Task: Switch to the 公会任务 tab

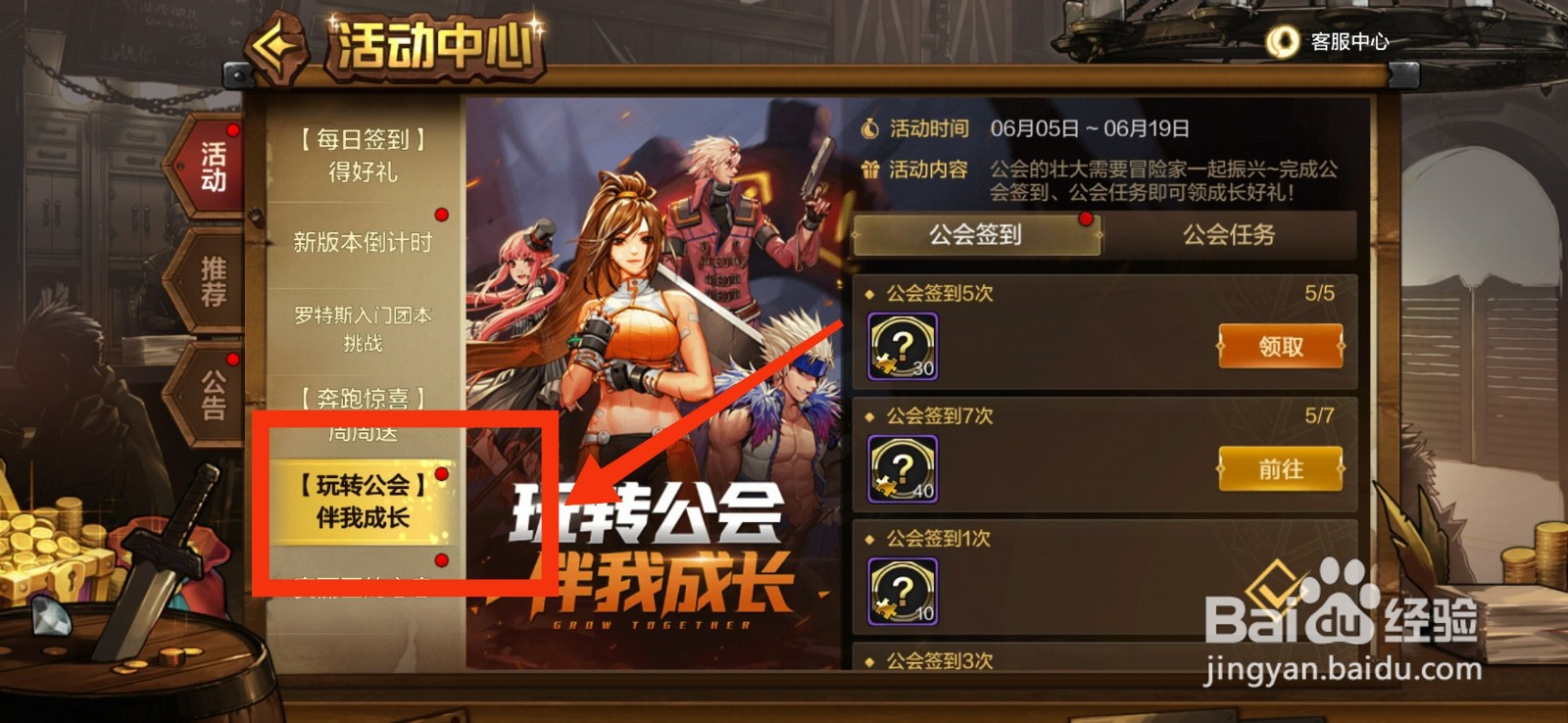Action: point(1228,235)
